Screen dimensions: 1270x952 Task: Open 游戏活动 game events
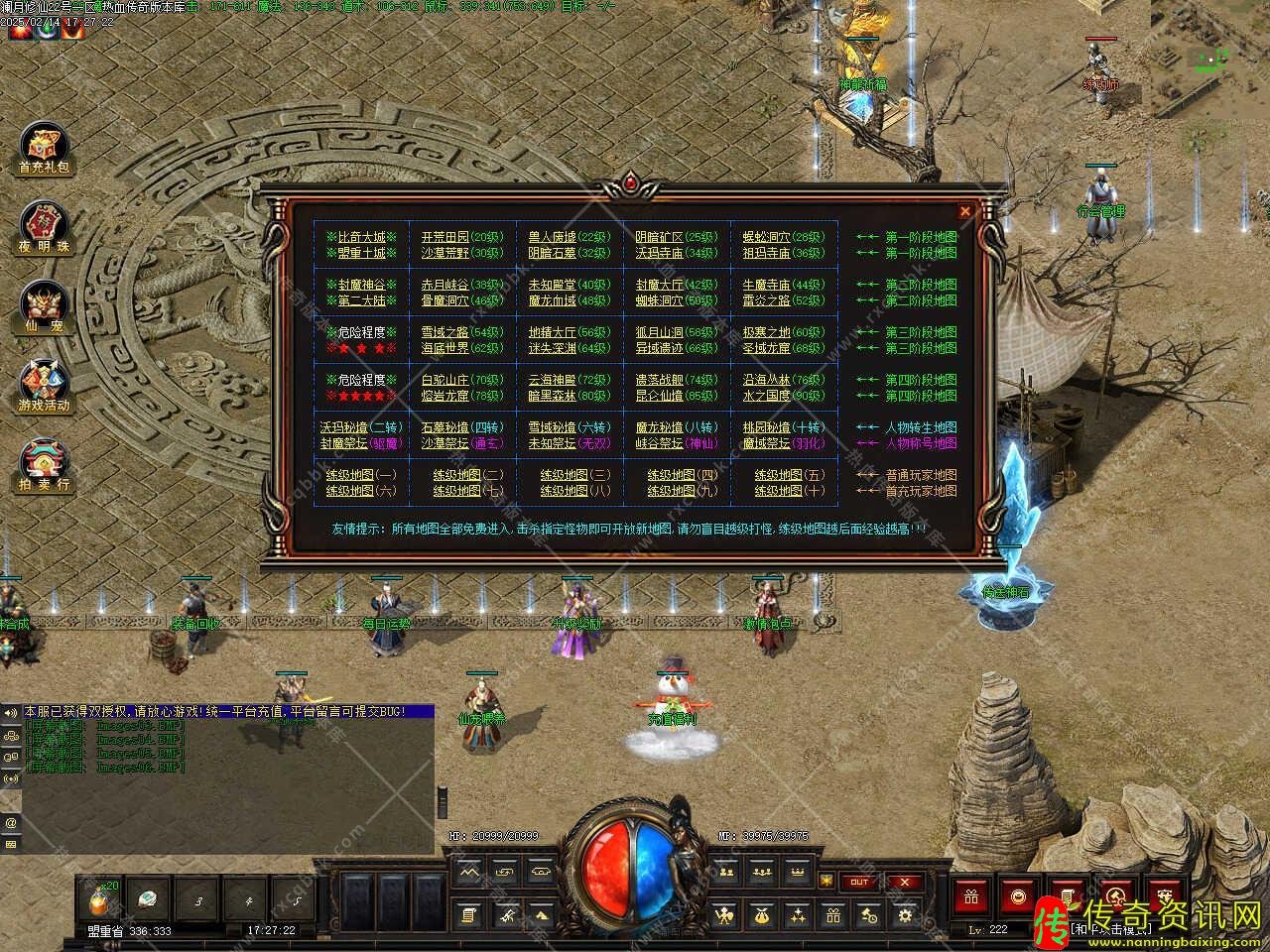(44, 387)
